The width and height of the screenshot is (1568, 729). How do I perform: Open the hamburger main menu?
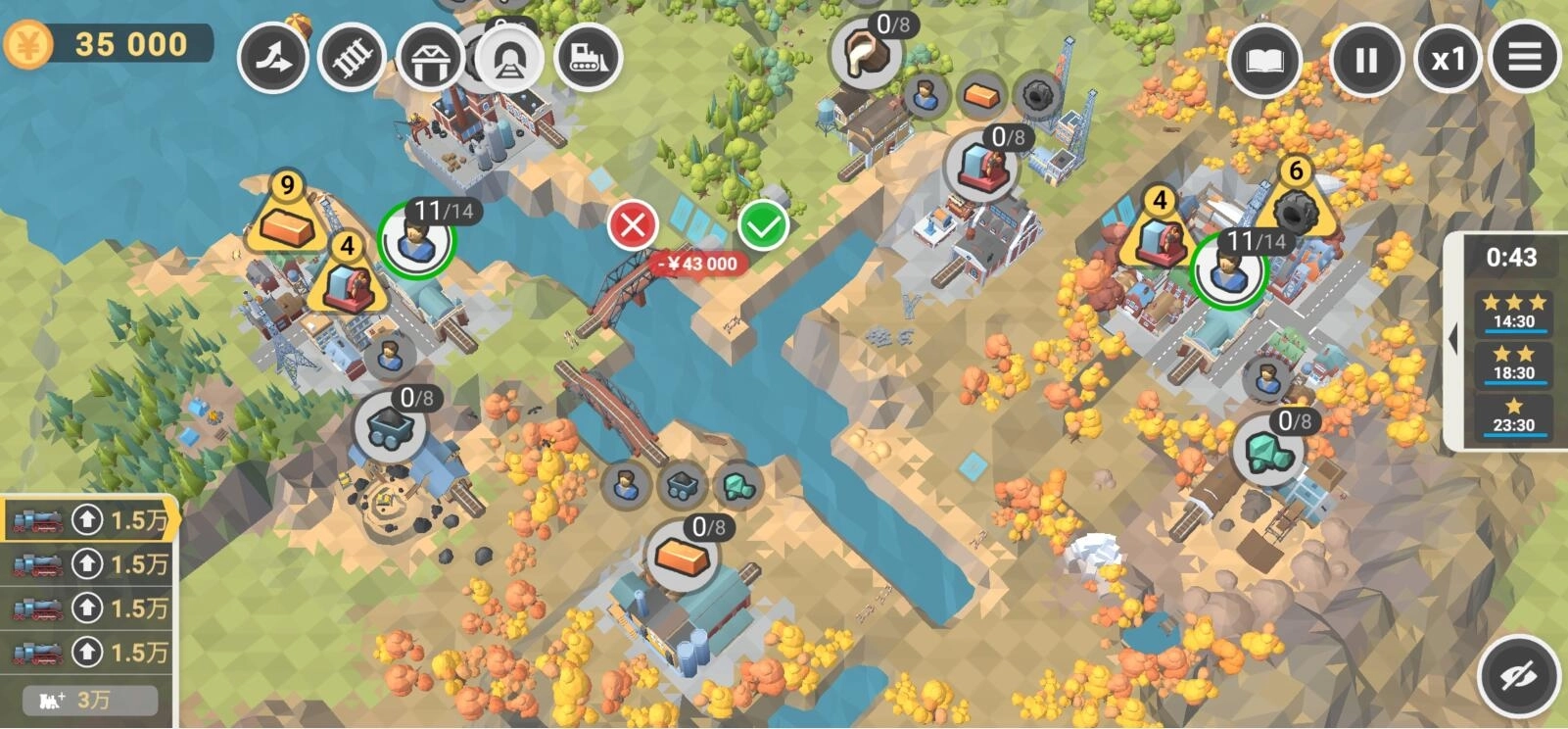click(1524, 58)
